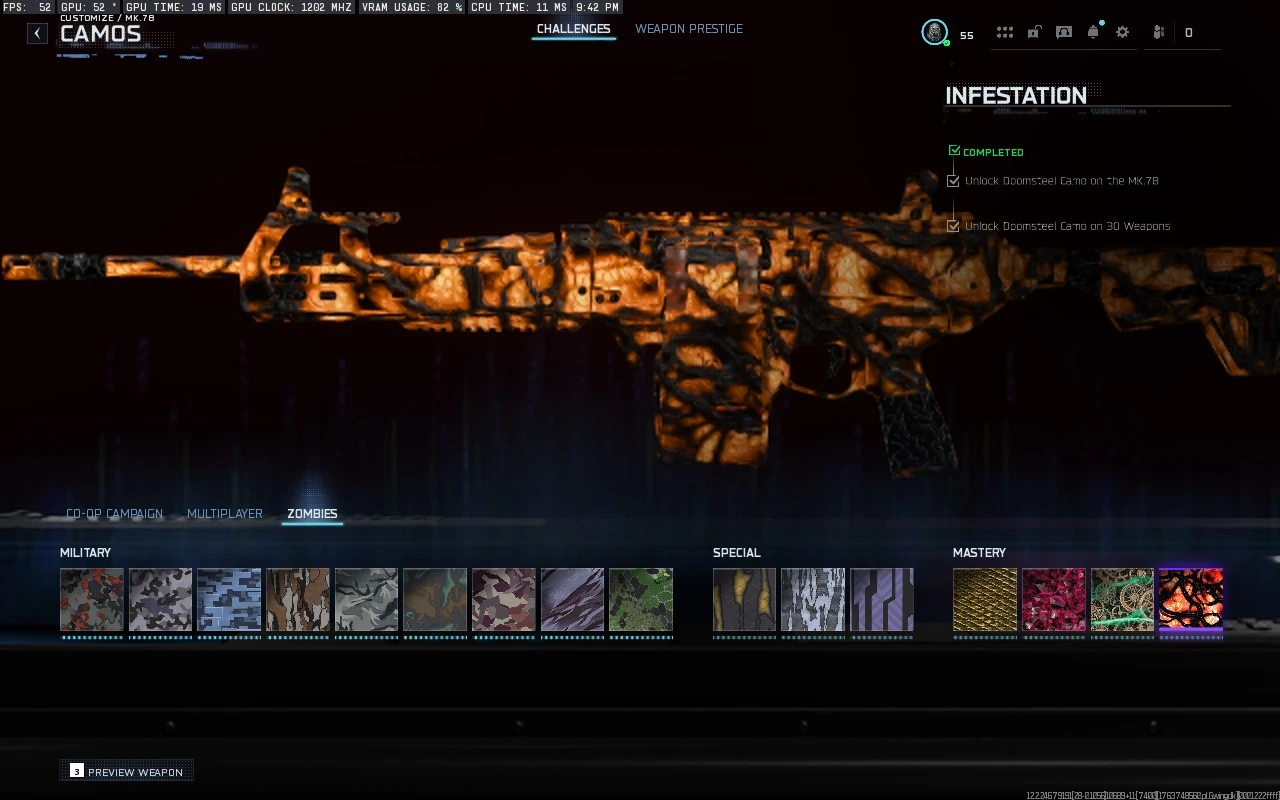Open the Weapon Prestige tab

688,29
